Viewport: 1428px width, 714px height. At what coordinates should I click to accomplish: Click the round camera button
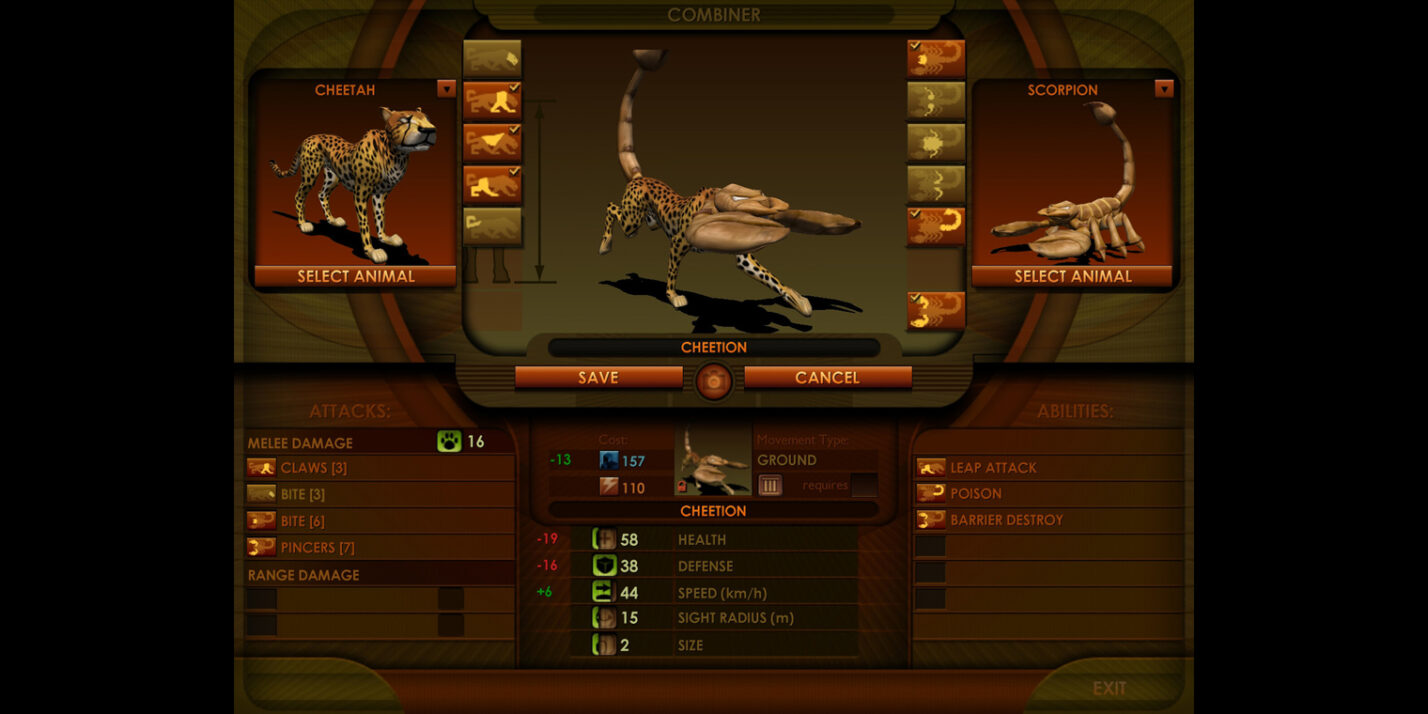tap(714, 380)
